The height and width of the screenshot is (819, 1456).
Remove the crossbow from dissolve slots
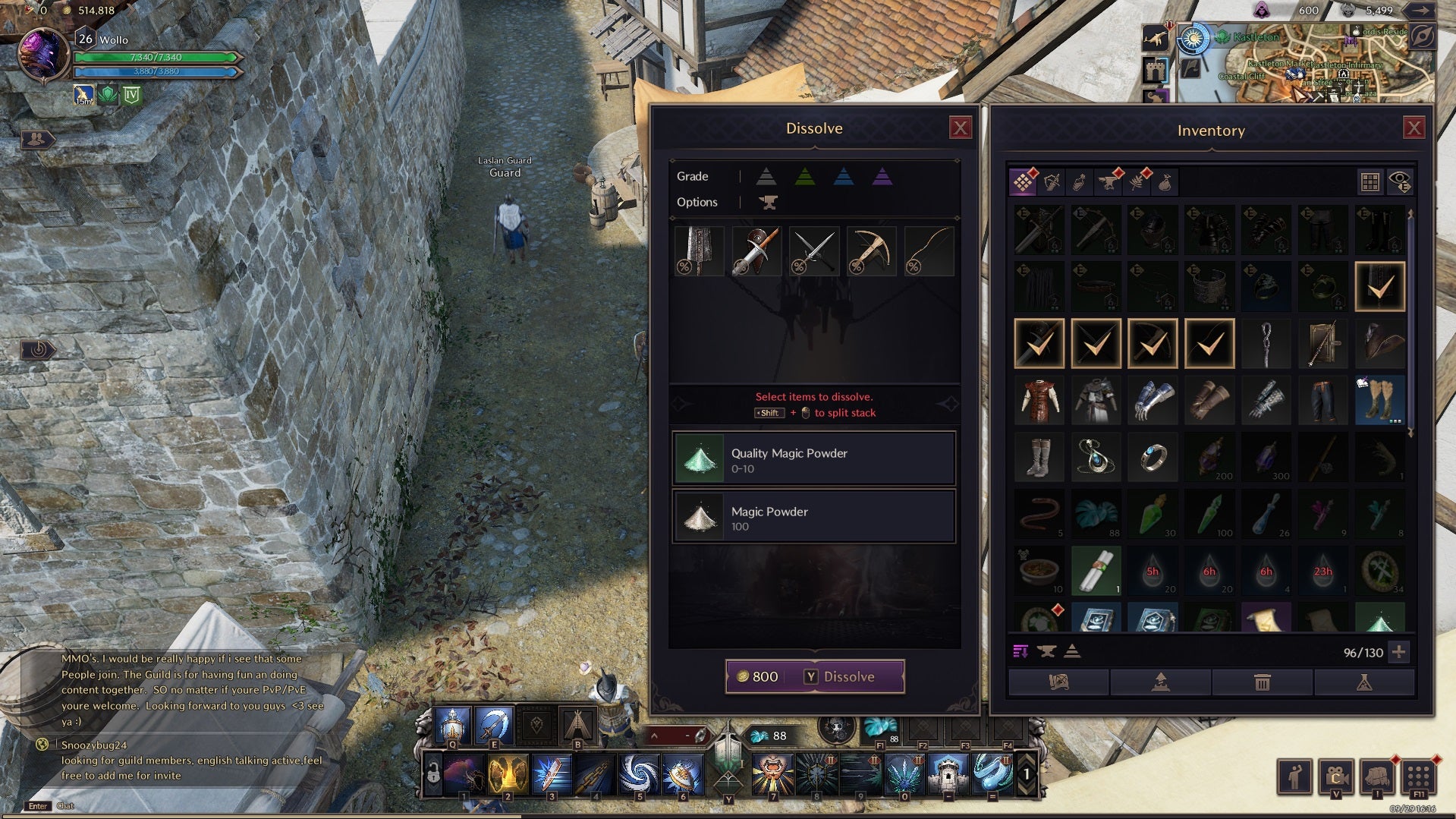tap(870, 251)
